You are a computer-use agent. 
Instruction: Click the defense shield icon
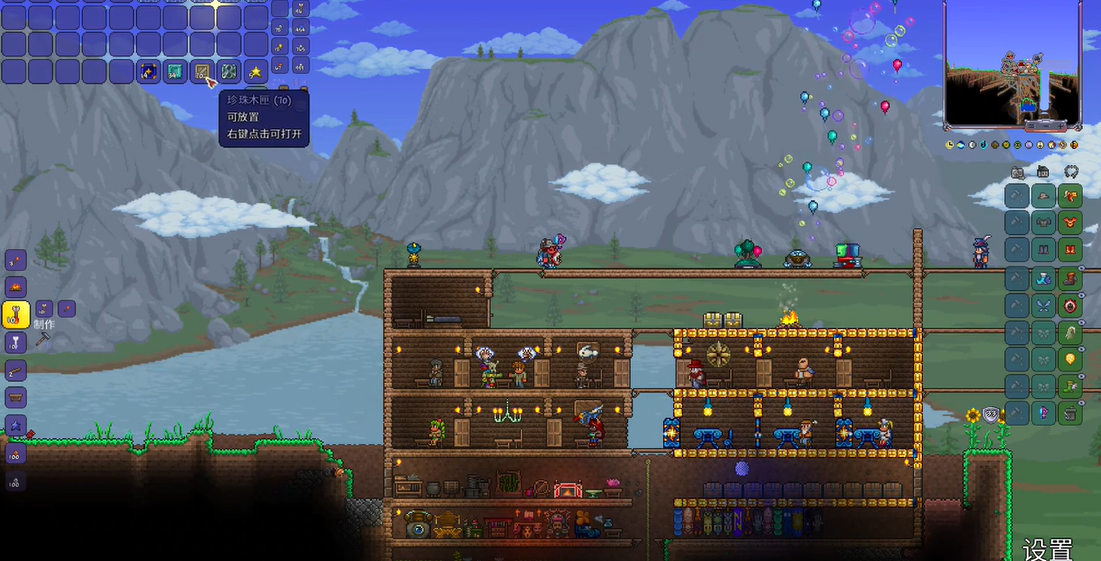pos(991,415)
